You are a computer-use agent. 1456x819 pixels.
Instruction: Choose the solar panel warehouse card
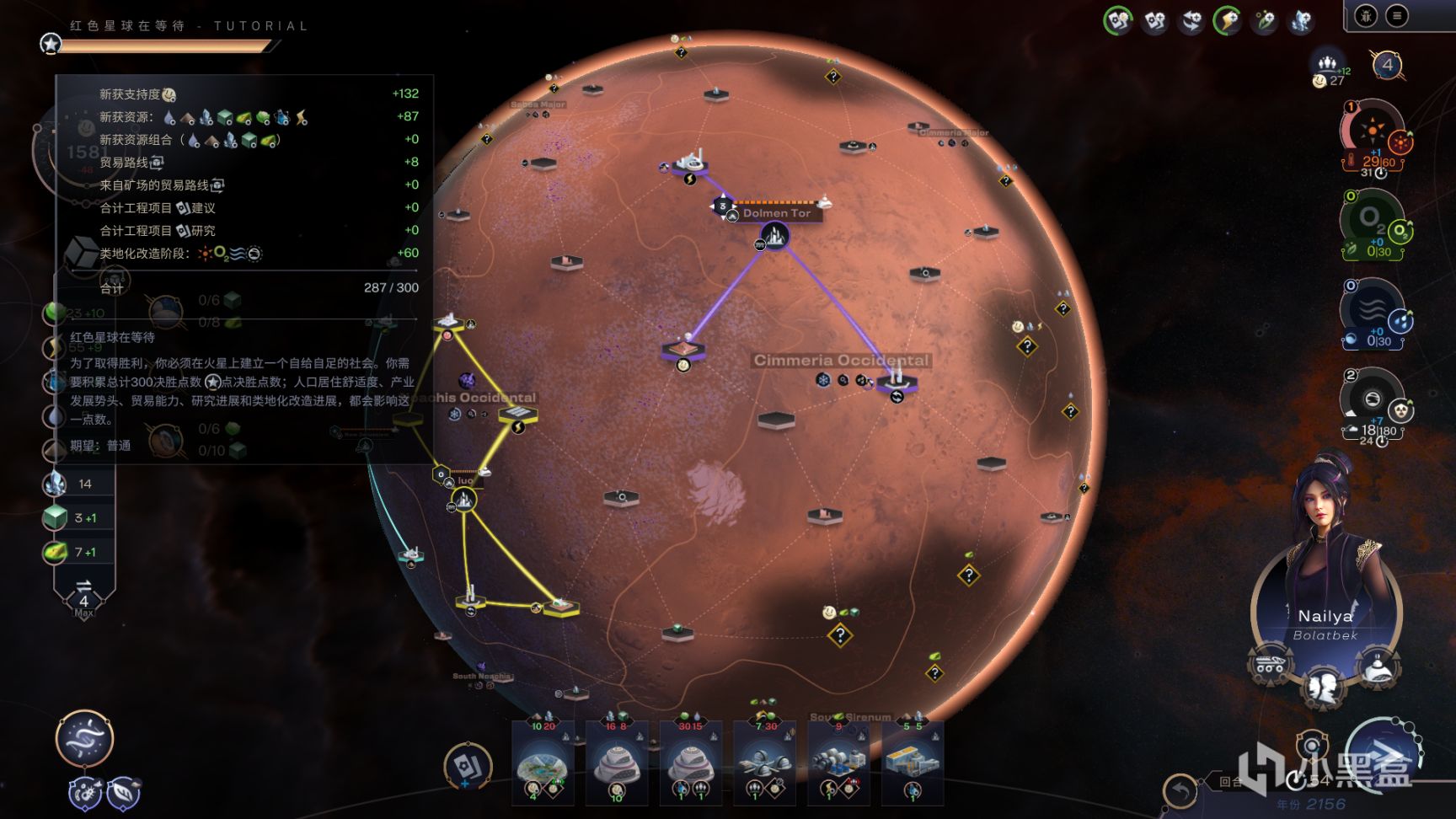point(913,763)
